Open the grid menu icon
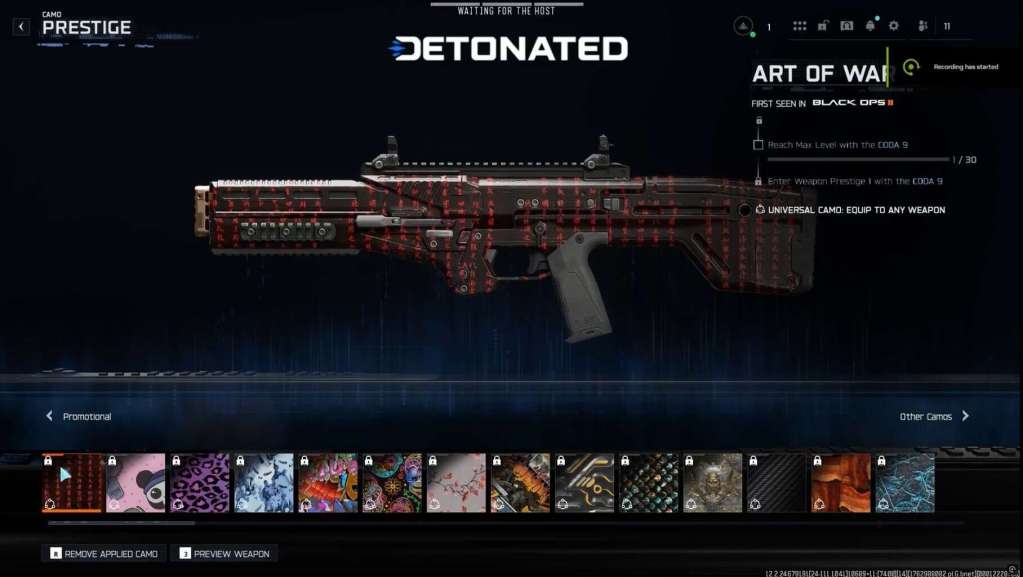The height and width of the screenshot is (577, 1023). (x=799, y=26)
